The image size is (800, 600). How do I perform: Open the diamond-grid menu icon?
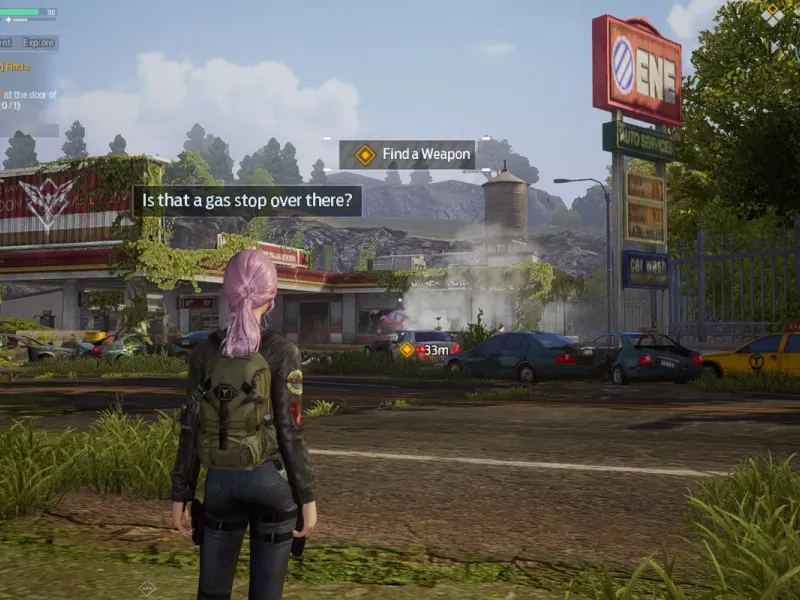[772, 13]
